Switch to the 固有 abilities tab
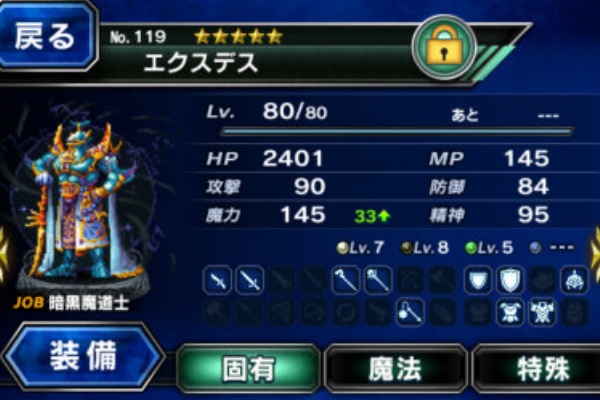The image size is (600, 400). 248,368
